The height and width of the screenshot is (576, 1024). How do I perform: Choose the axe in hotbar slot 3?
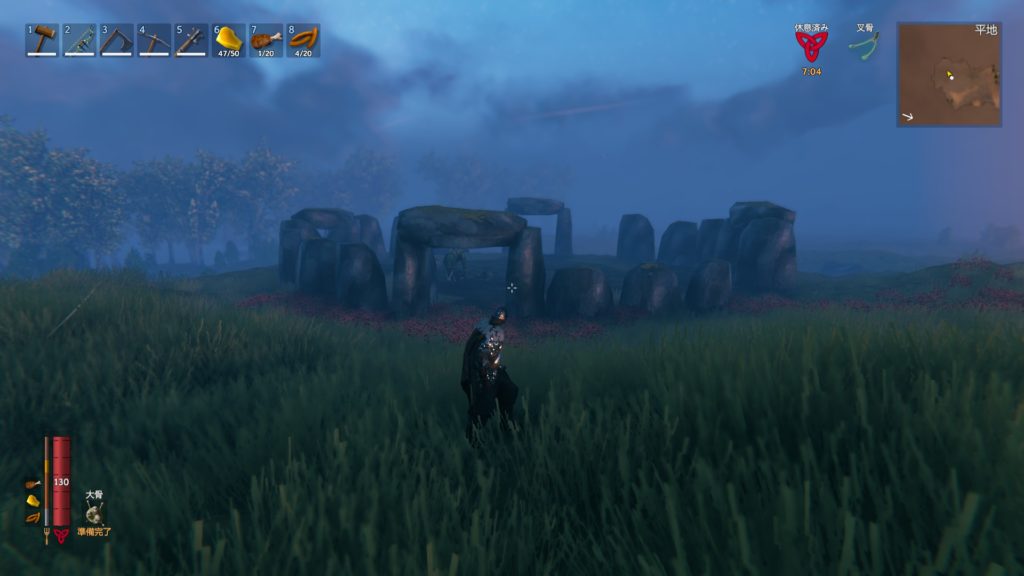[x=117, y=40]
